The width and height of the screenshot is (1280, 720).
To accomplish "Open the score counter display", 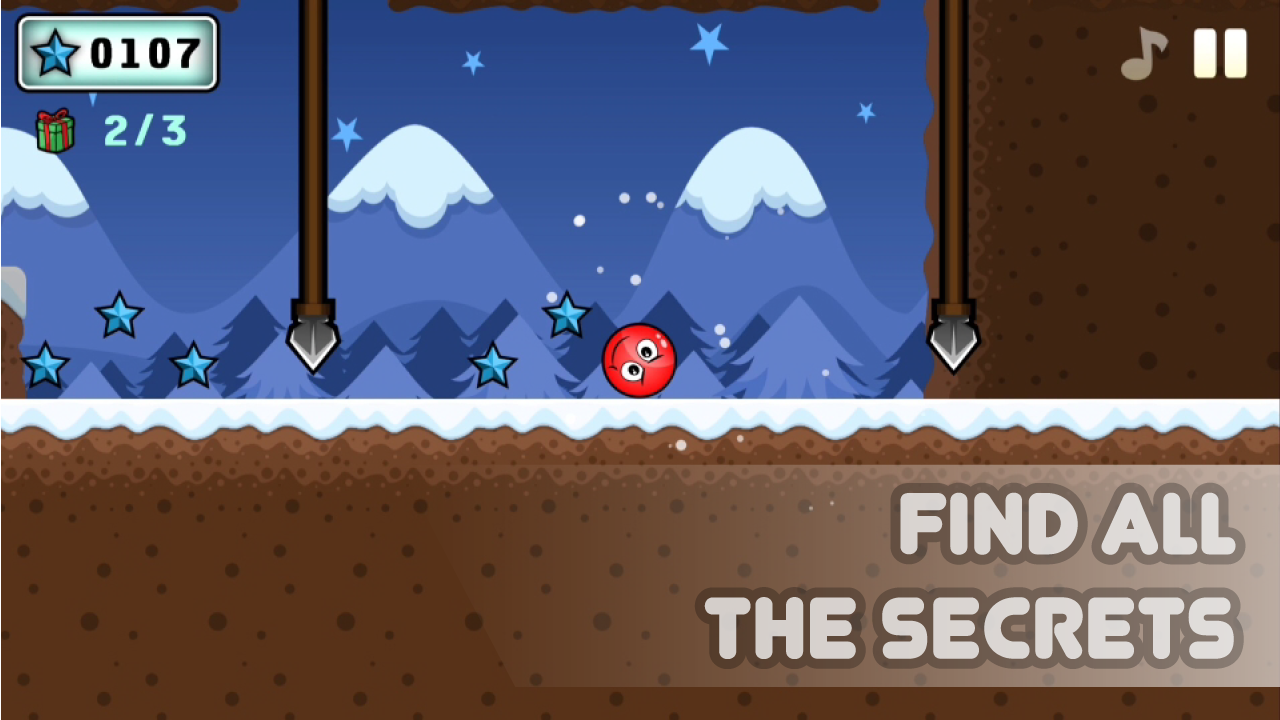I will (x=117, y=54).
